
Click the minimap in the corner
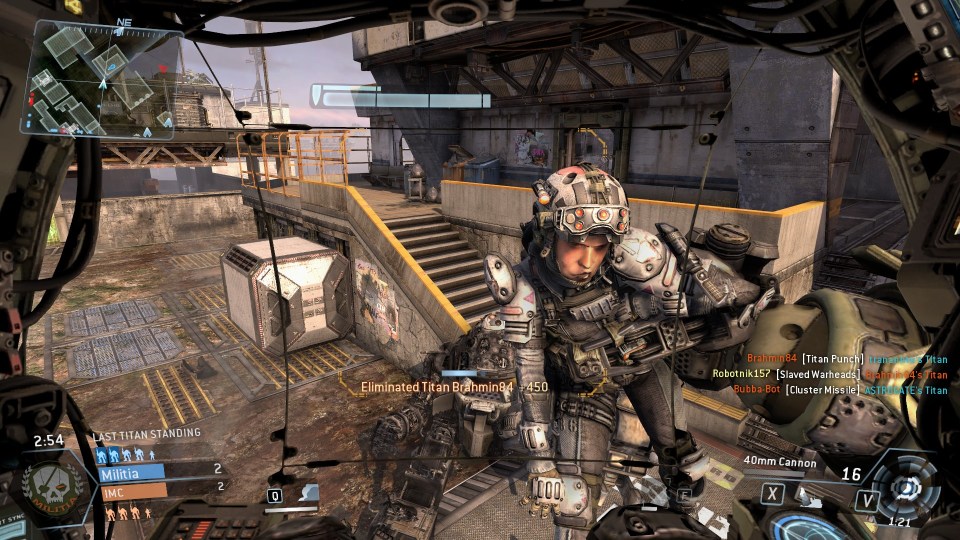pyautogui.click(x=105, y=79)
